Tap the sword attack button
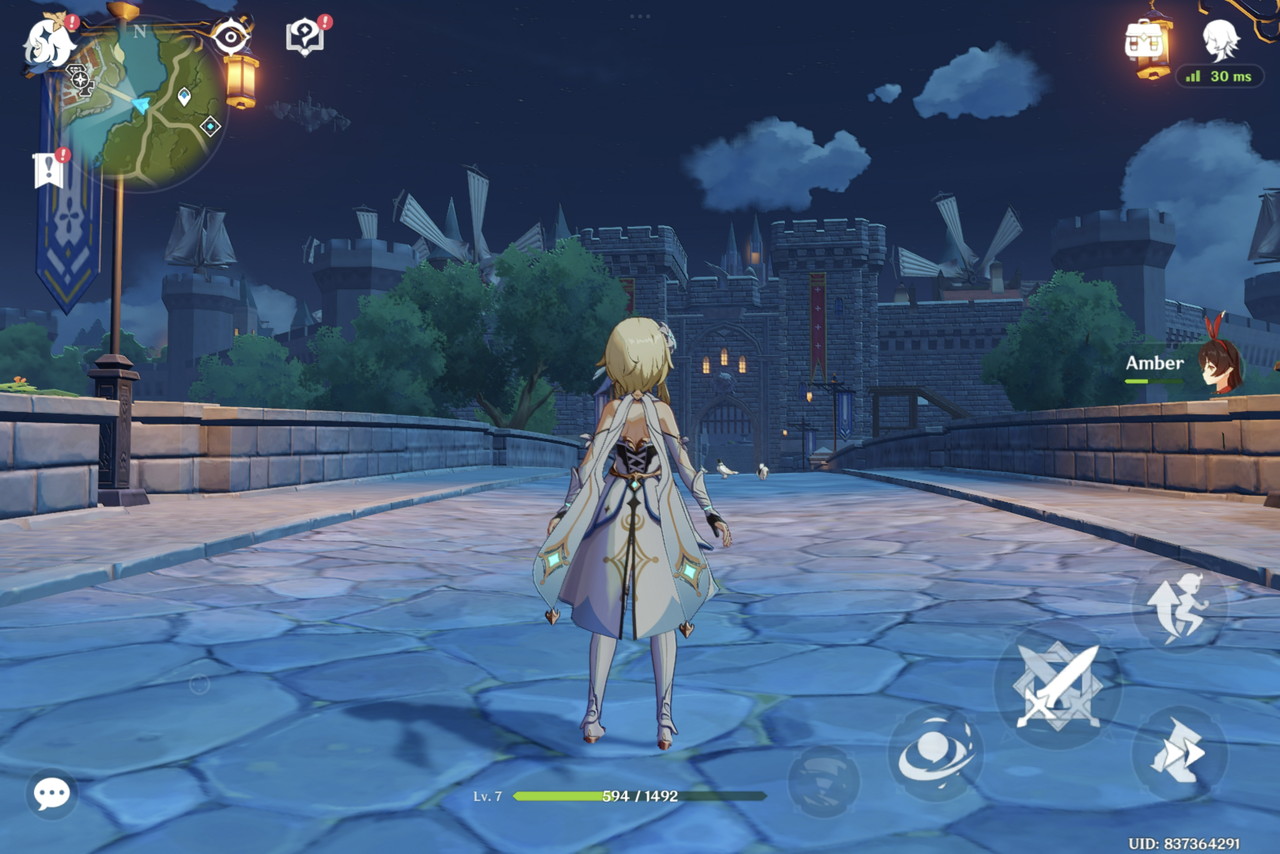1280x854 pixels. coord(1057,686)
